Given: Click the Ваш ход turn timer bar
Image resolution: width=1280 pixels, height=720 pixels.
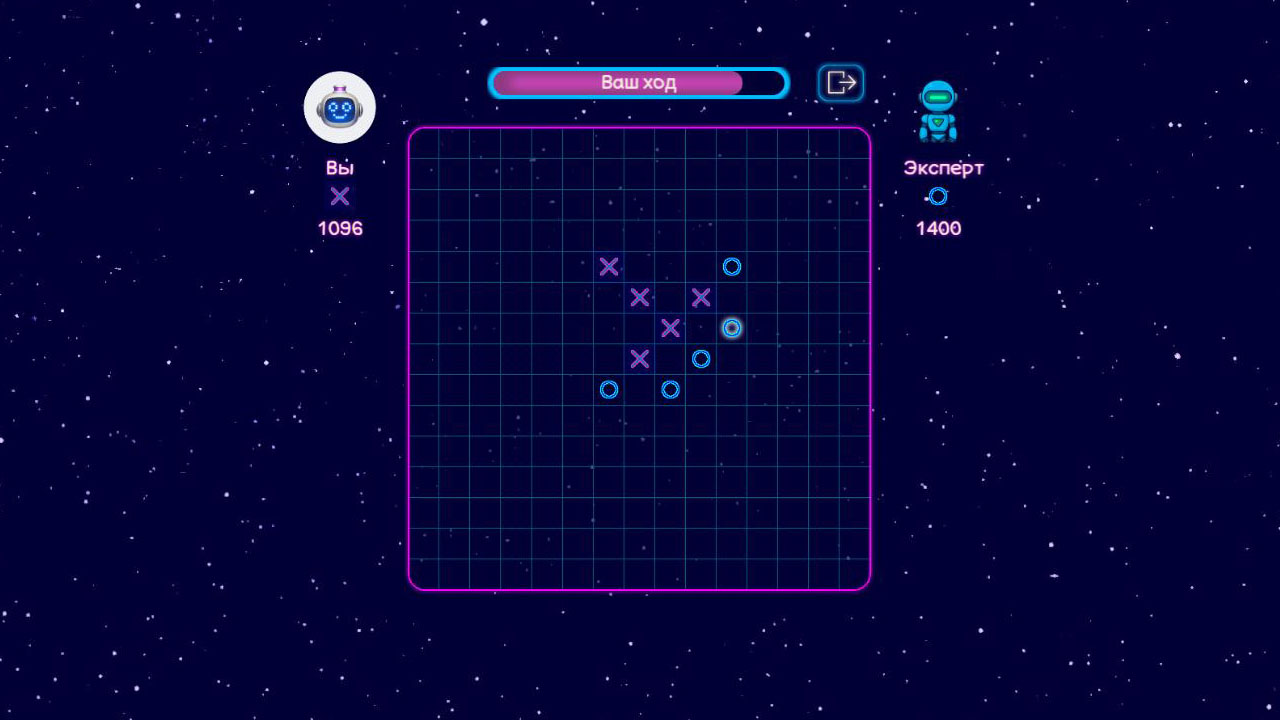Looking at the screenshot, I should point(637,83).
